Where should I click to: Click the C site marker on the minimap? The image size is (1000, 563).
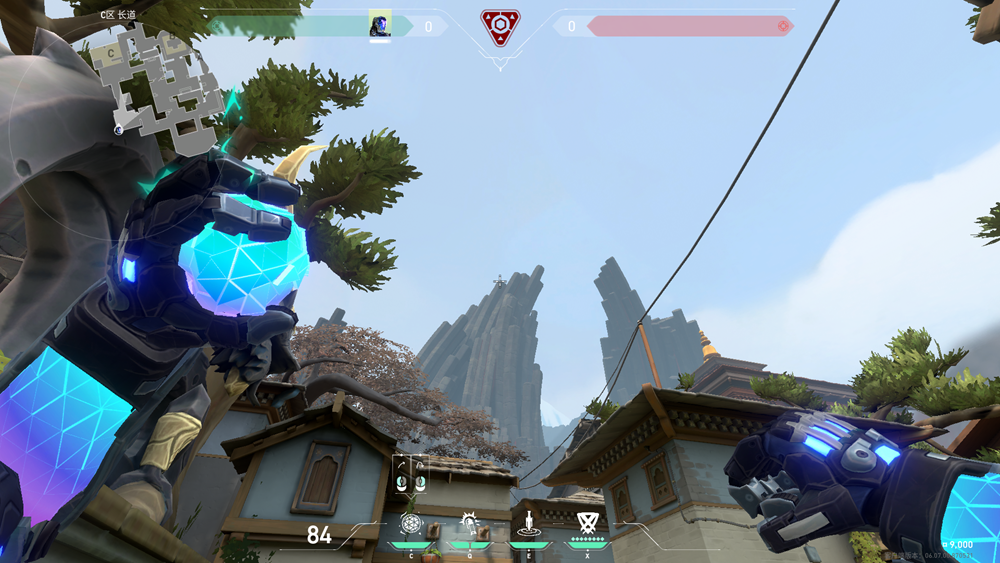[x=112, y=52]
